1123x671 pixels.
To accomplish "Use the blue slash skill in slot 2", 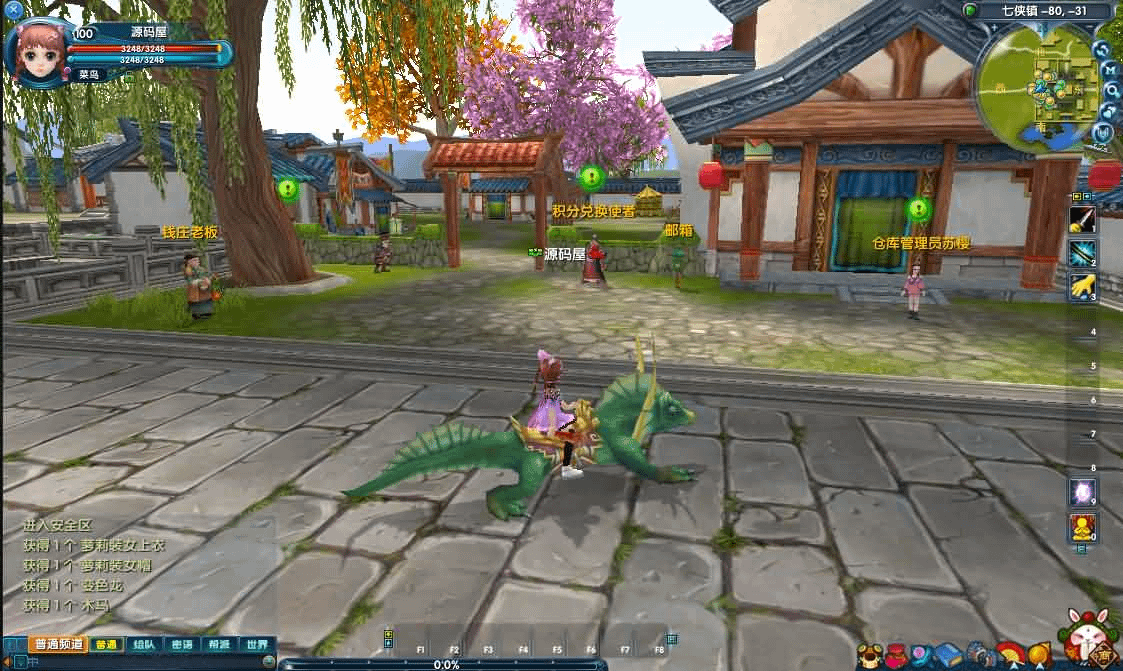I will pyautogui.click(x=1082, y=253).
